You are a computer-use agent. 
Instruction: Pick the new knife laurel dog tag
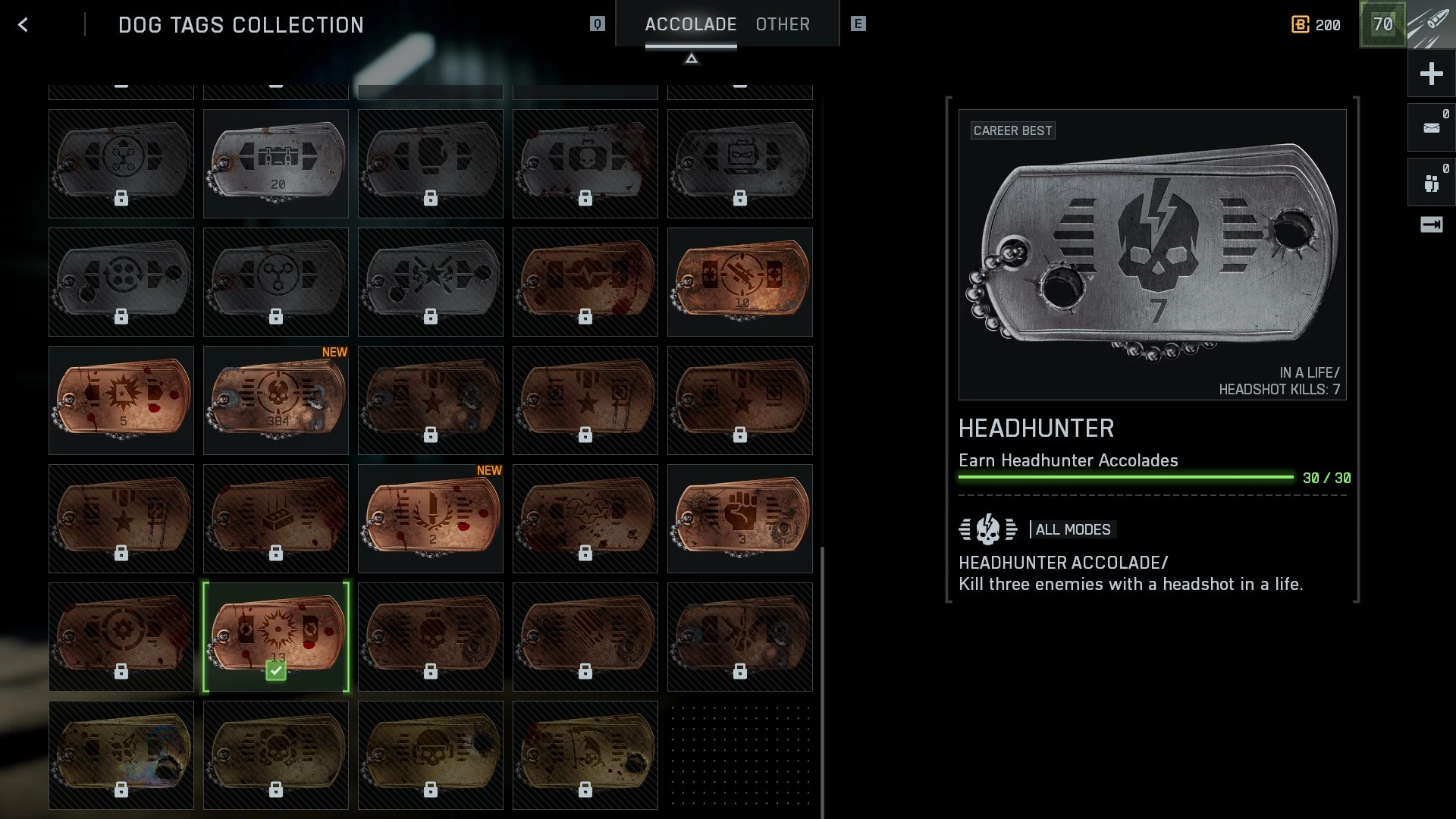click(431, 518)
